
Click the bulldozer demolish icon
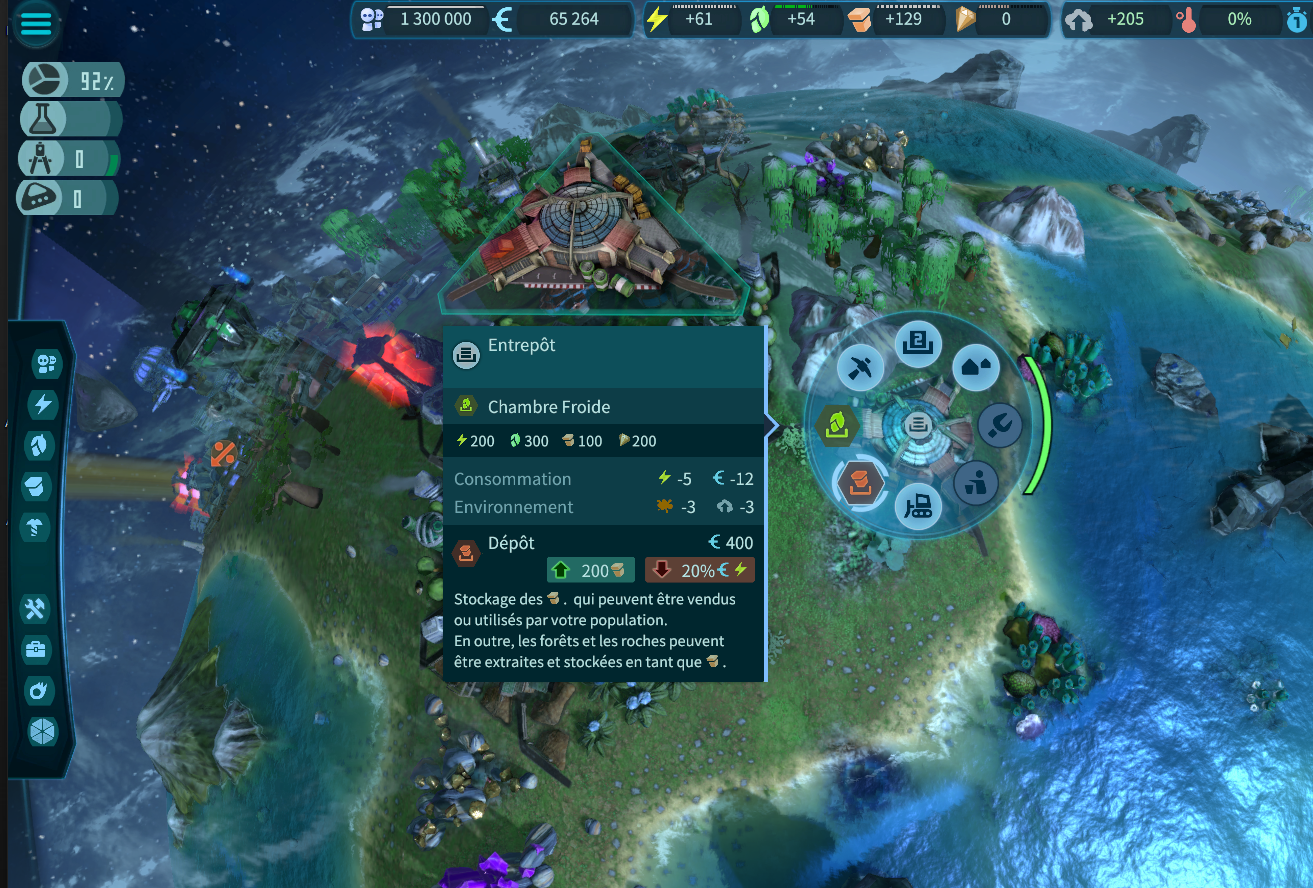click(x=917, y=506)
